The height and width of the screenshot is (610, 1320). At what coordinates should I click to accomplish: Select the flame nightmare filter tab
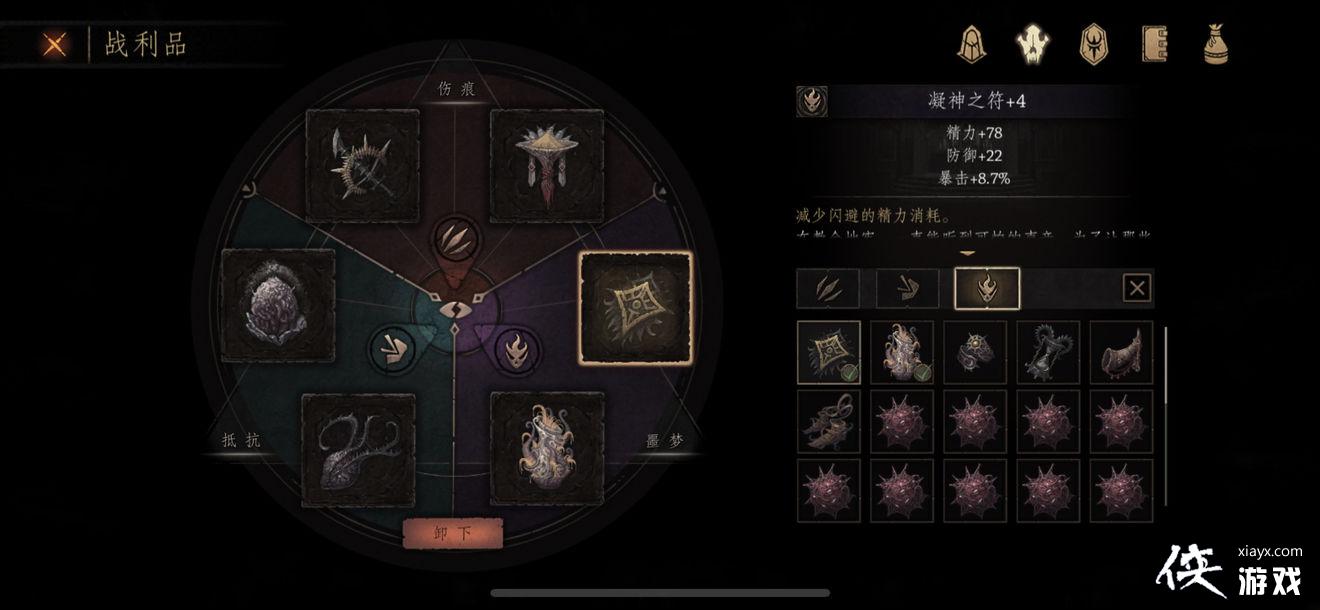pyautogui.click(x=987, y=289)
